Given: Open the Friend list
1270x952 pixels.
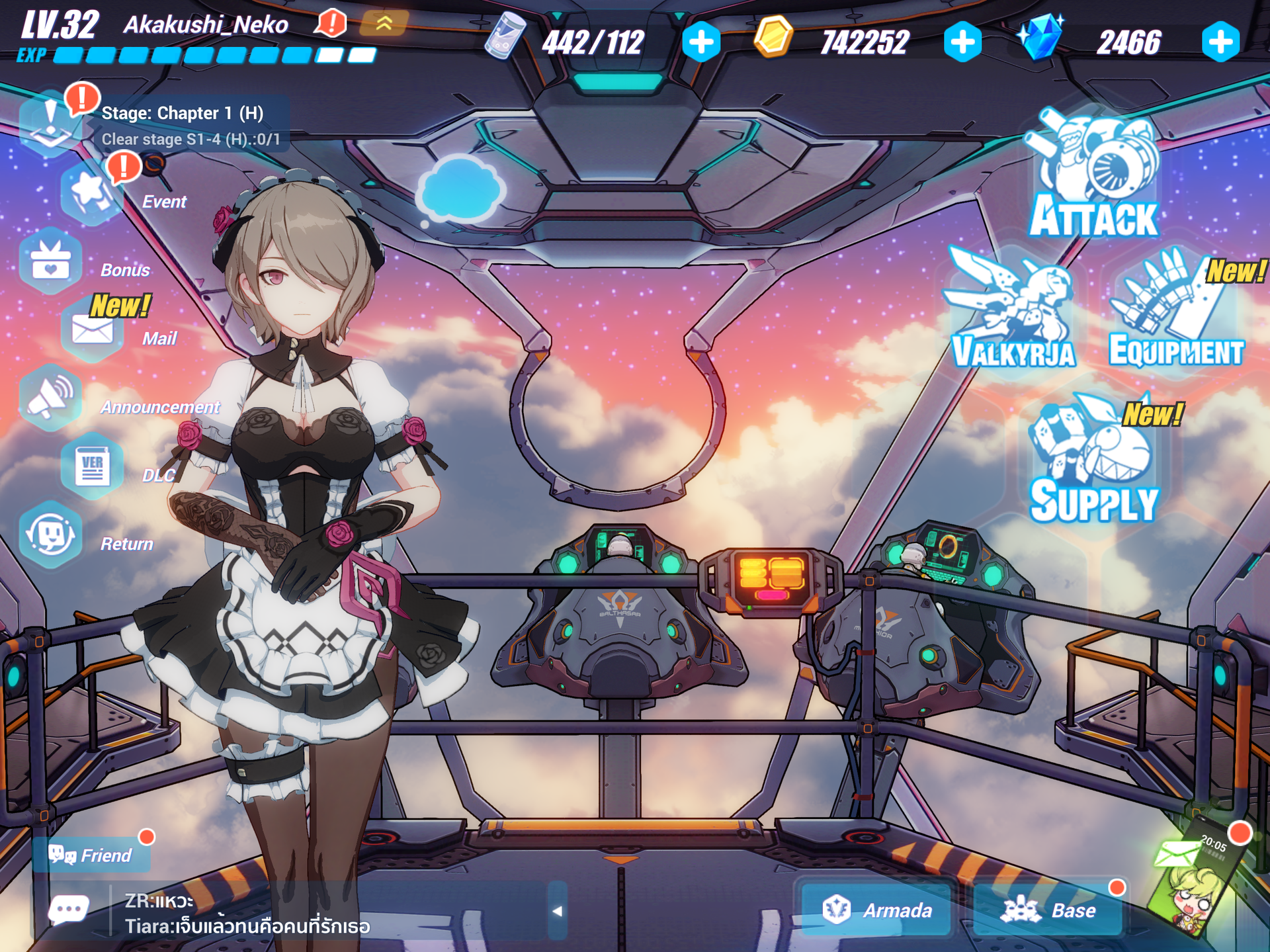Looking at the screenshot, I should 91,855.
